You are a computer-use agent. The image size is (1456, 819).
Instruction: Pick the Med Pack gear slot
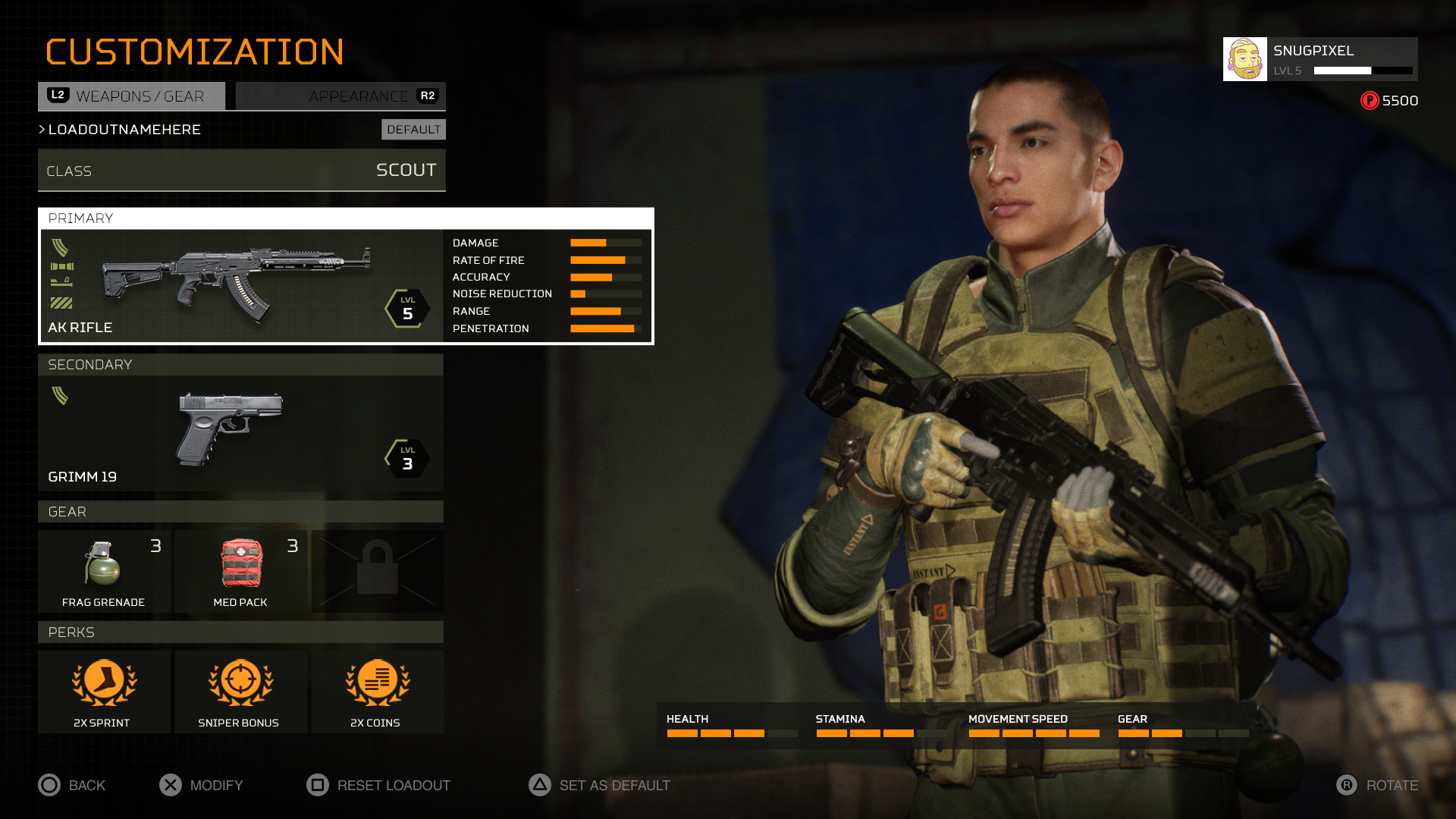pos(241,571)
